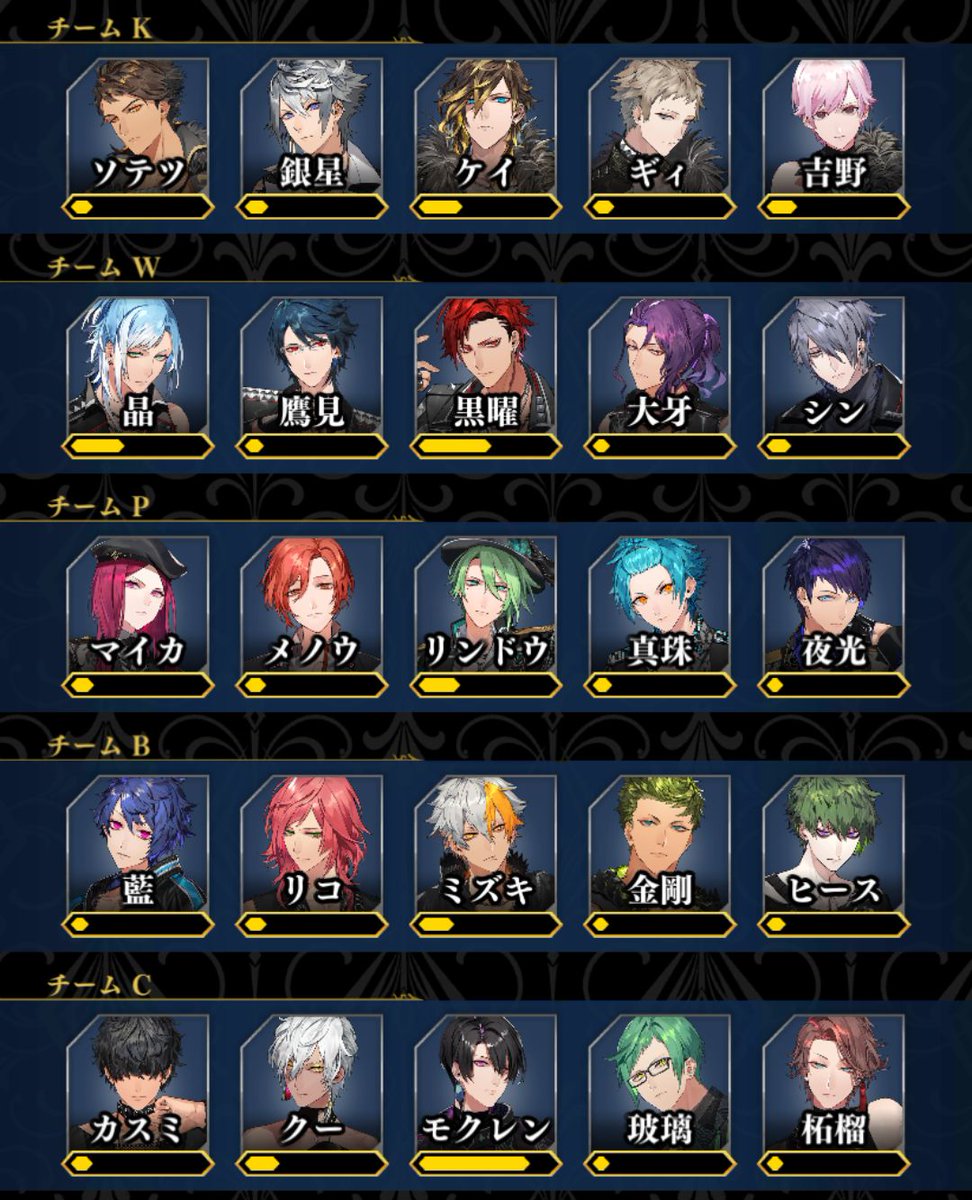The height and width of the screenshot is (1200, 972).
Task: Select pink-haired 吉野
Action: pos(834,125)
